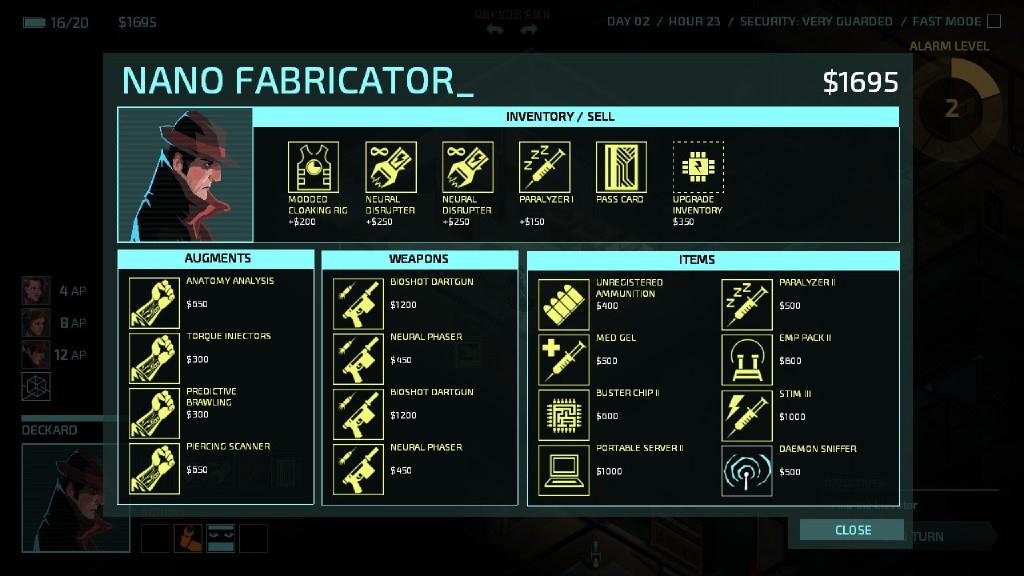Purchase the Predictive Brawling augment
The width and height of the screenshot is (1024, 576).
click(155, 414)
